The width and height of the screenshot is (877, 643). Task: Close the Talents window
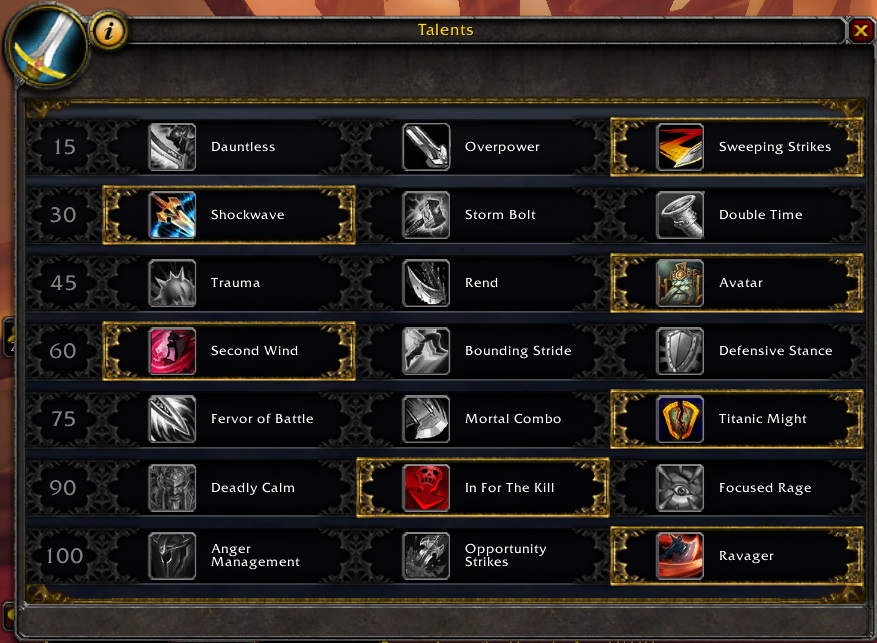[x=861, y=31]
